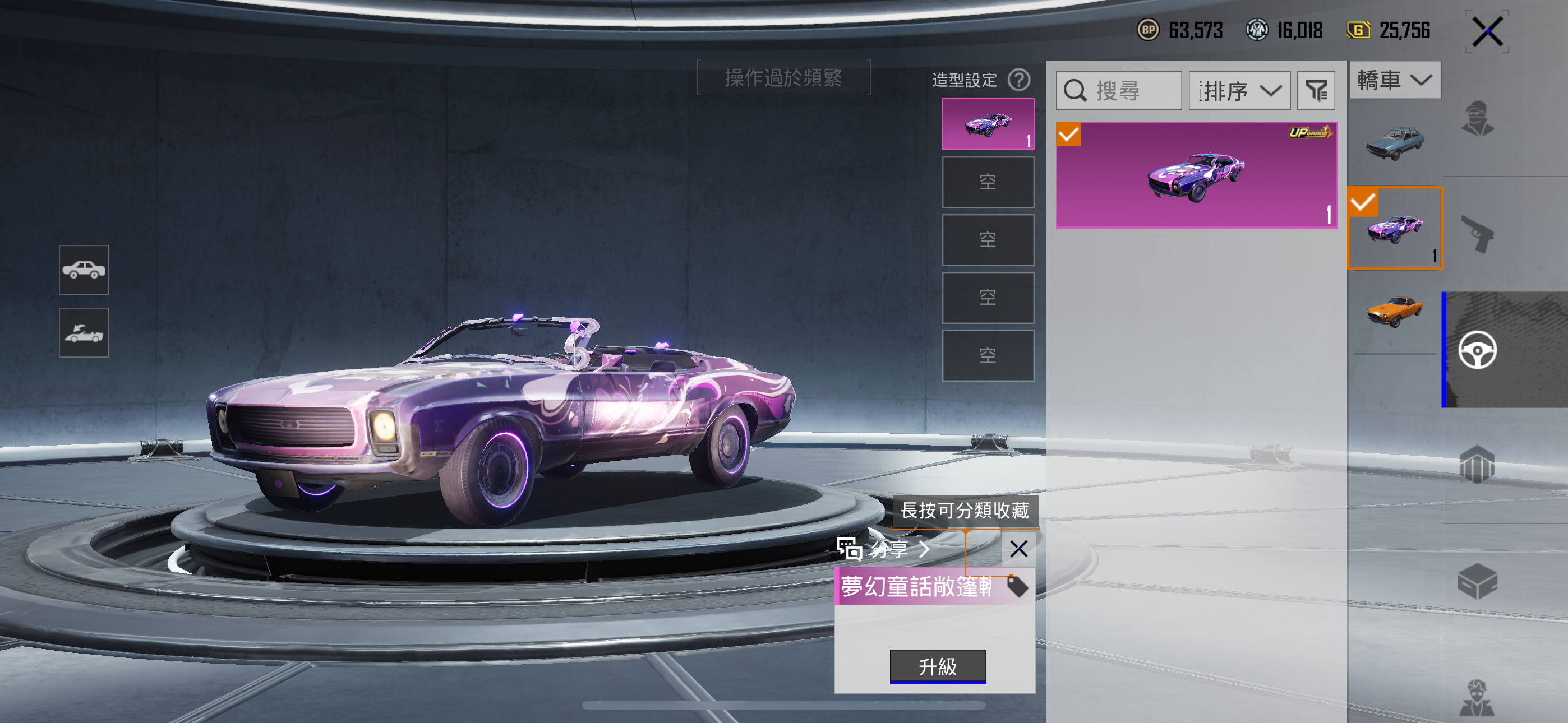This screenshot has height=723, width=1568.
Task: Select the checked purple convertible thumbnail
Action: click(1395, 229)
